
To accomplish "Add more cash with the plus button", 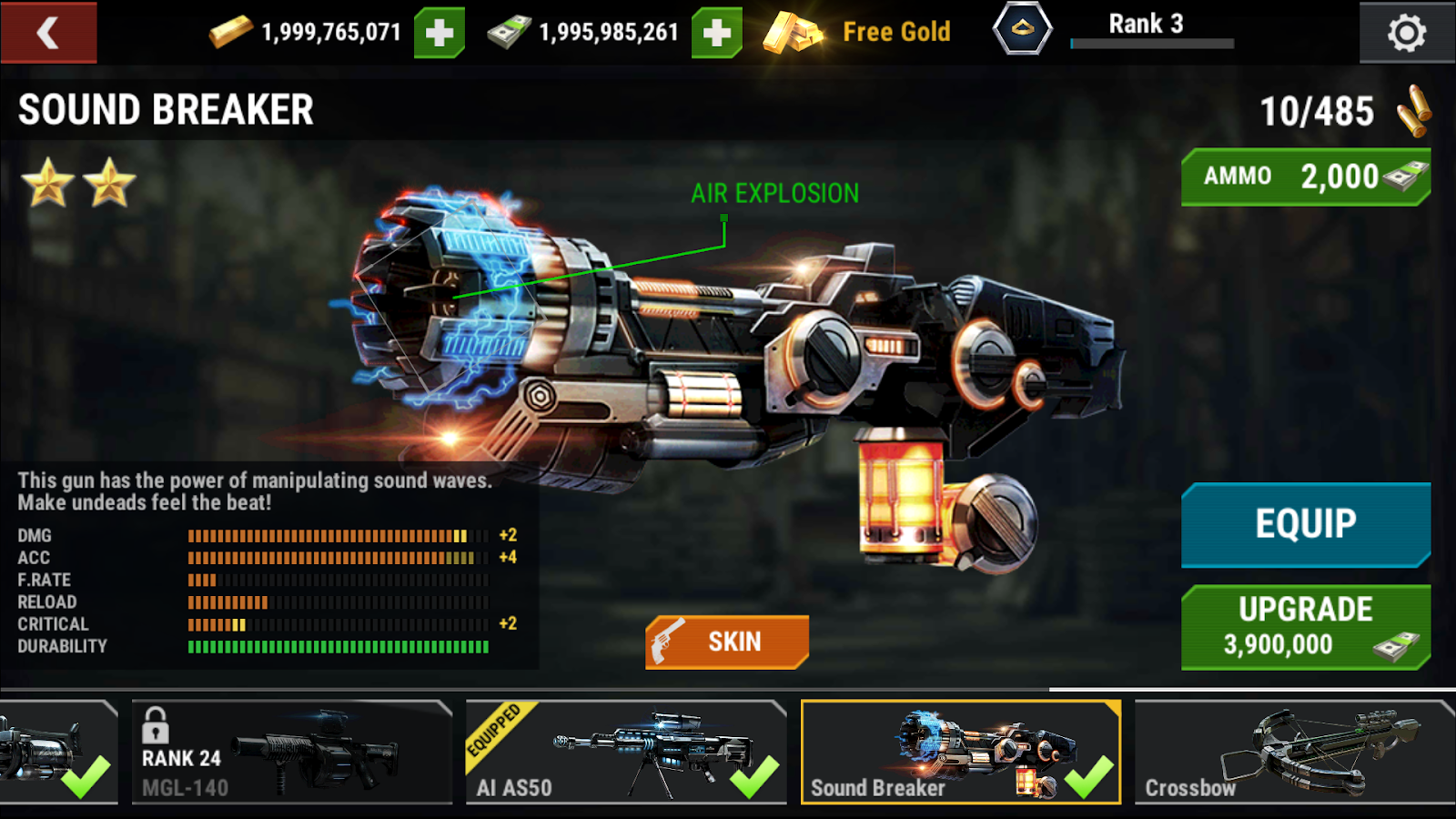I will (717, 33).
